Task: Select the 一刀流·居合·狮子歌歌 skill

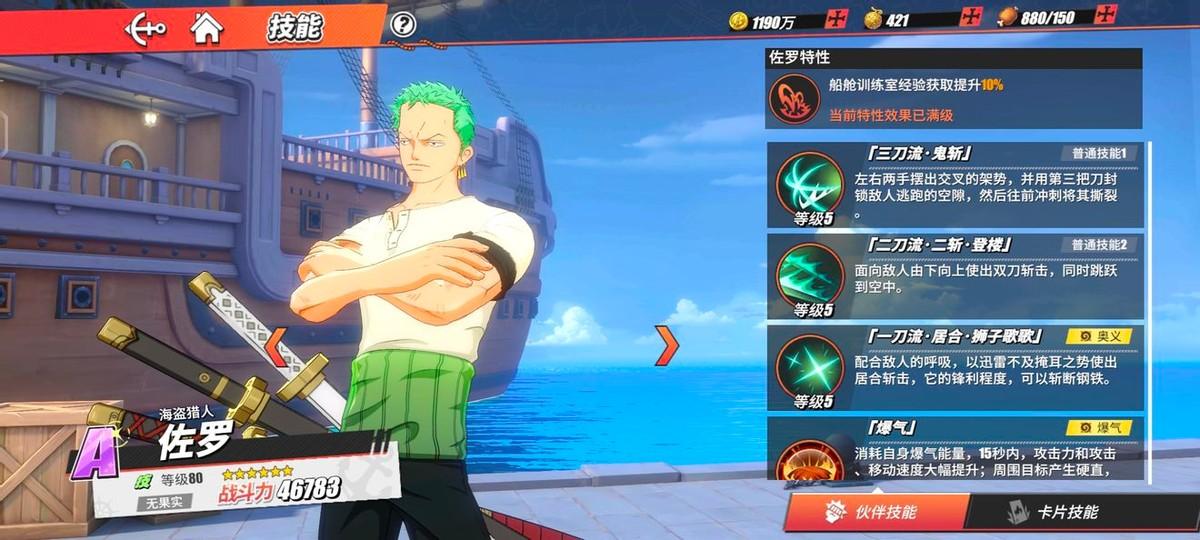Action: click(955, 367)
